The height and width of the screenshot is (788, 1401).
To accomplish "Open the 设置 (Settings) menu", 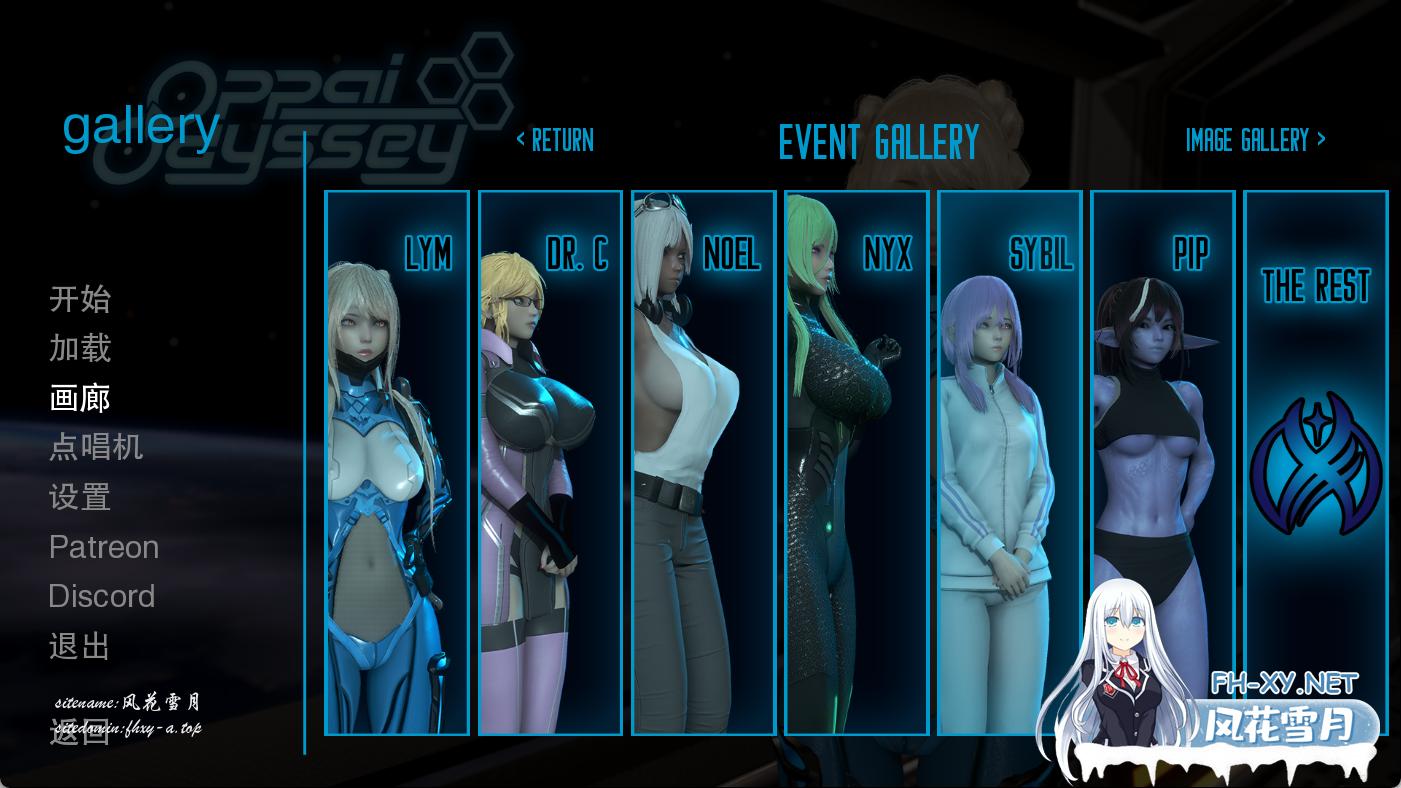I will (x=80, y=497).
